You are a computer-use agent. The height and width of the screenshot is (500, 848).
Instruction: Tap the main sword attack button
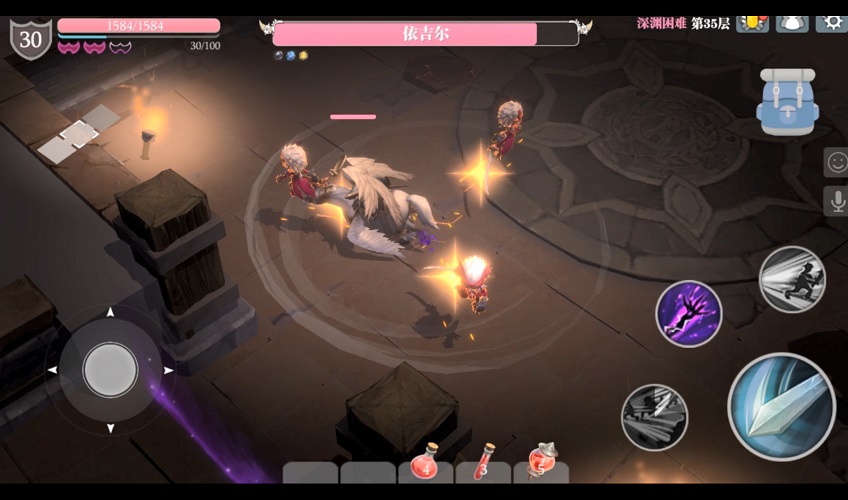click(781, 406)
